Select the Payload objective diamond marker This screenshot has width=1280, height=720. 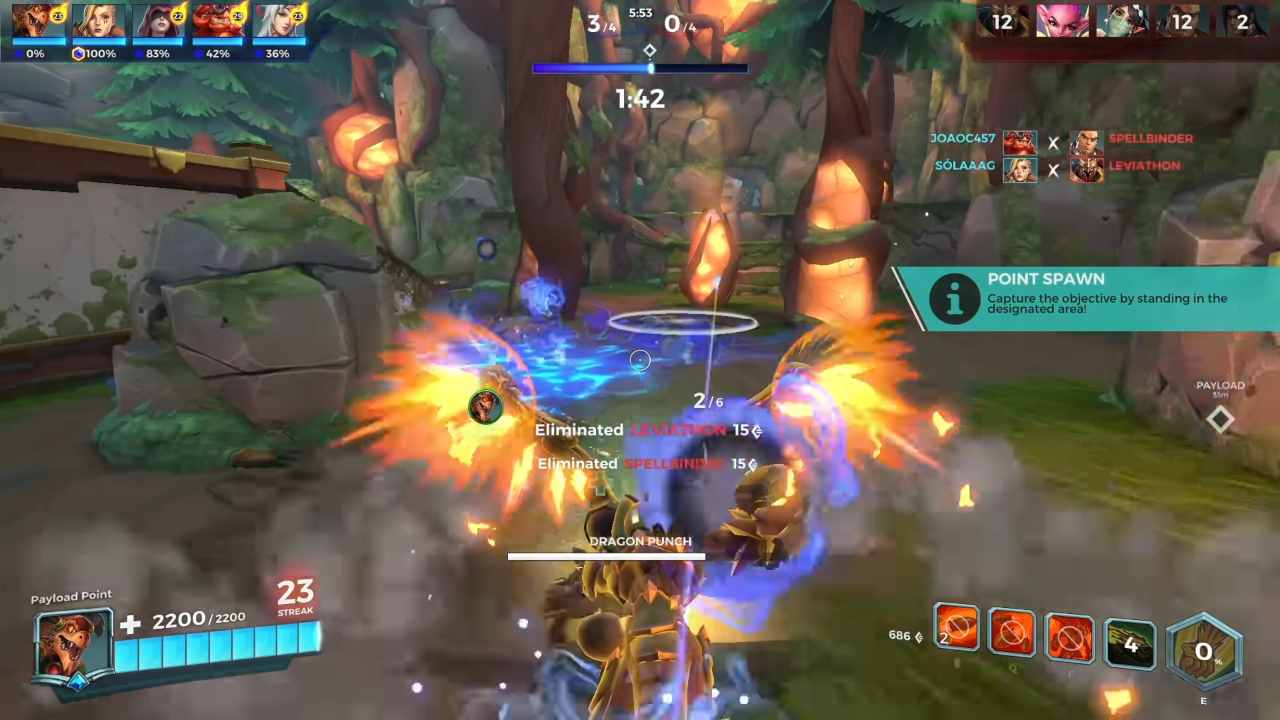point(1220,420)
